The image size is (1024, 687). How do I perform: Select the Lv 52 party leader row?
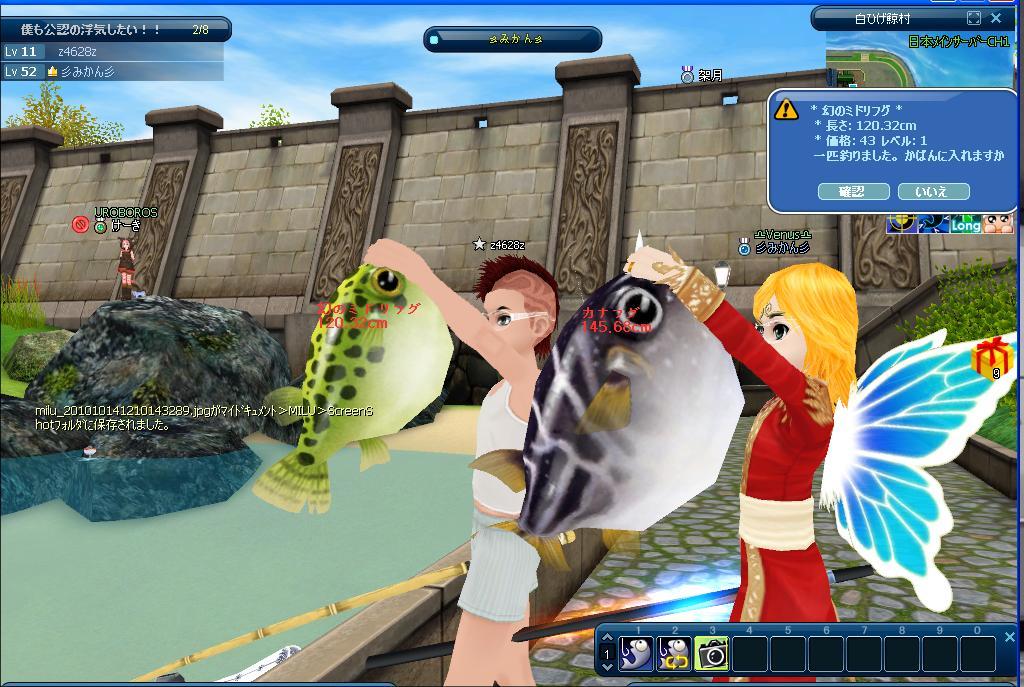(x=110, y=71)
